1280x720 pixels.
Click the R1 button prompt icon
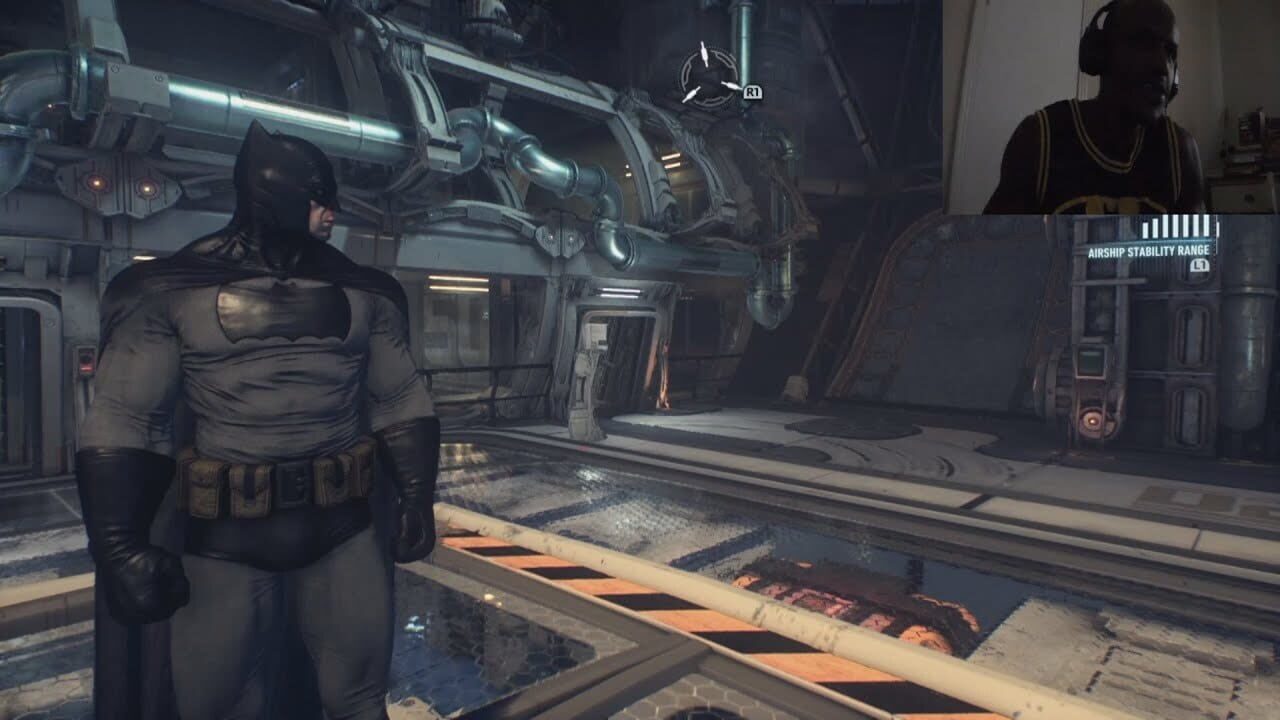tap(753, 92)
